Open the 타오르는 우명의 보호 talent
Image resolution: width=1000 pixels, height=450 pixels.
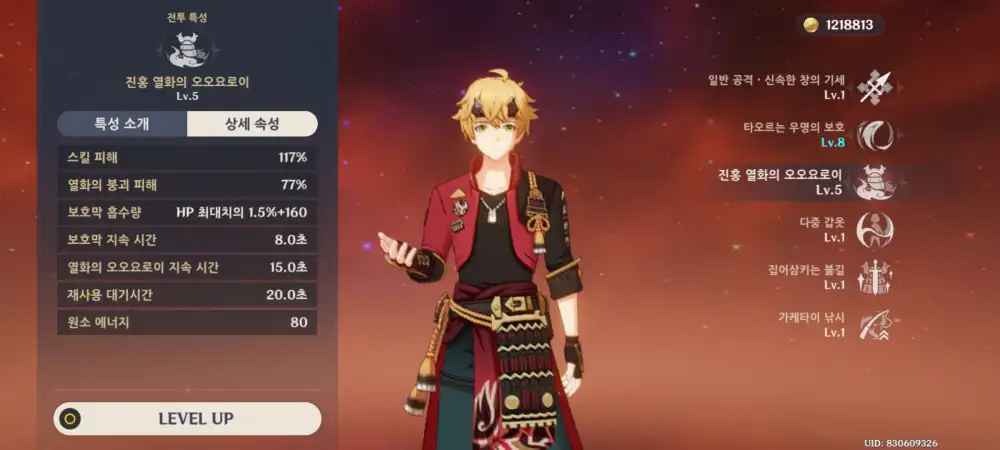[876, 134]
